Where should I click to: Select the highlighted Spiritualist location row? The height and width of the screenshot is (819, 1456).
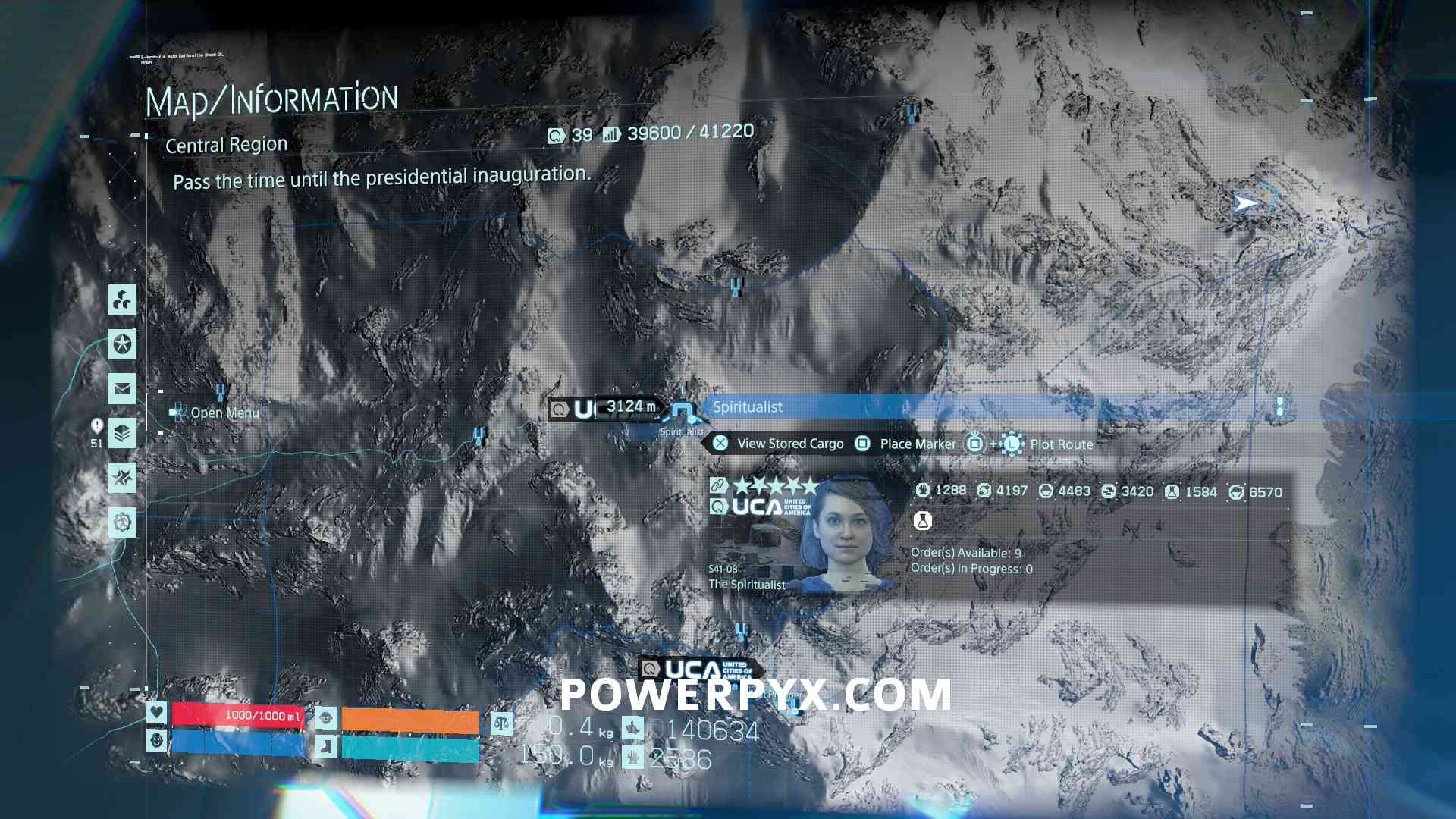tap(986, 407)
